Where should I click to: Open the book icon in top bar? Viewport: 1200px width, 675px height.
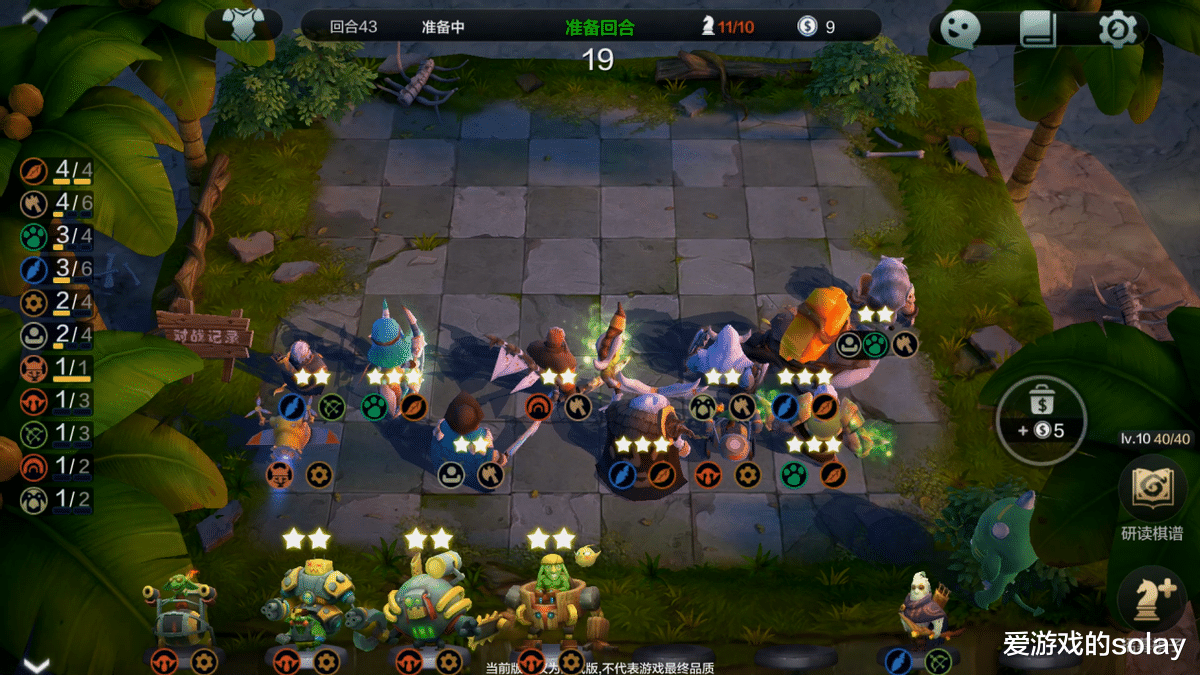[1038, 30]
